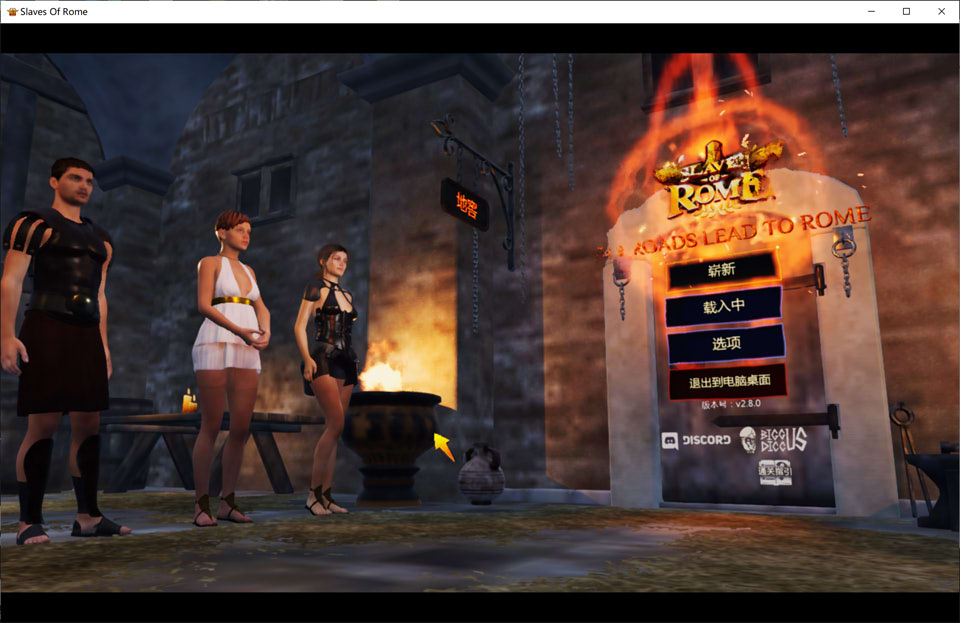The image size is (960, 623).
Task: Minimize the game window
Action: click(871, 11)
